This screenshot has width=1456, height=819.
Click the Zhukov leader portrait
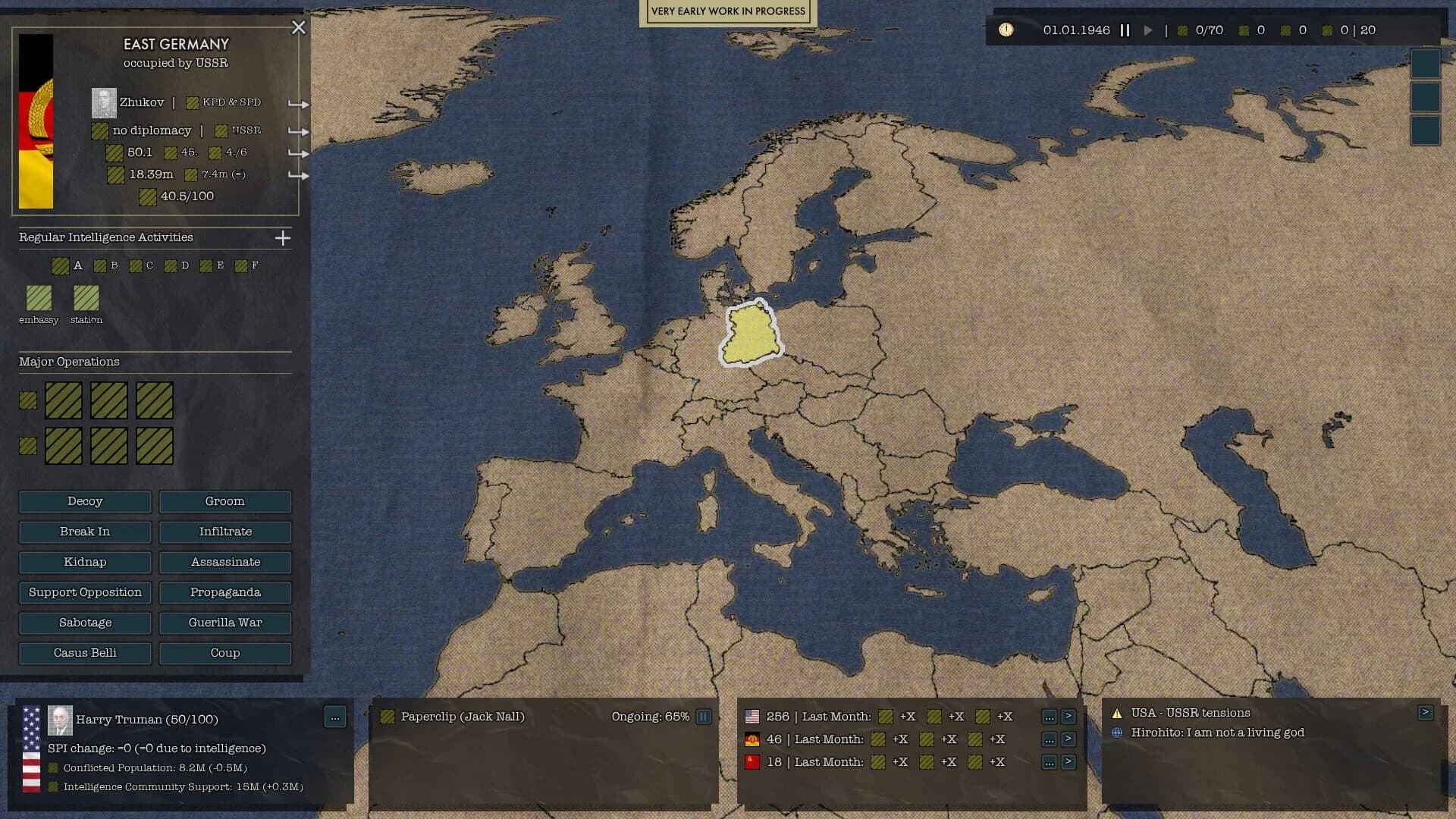[x=104, y=102]
